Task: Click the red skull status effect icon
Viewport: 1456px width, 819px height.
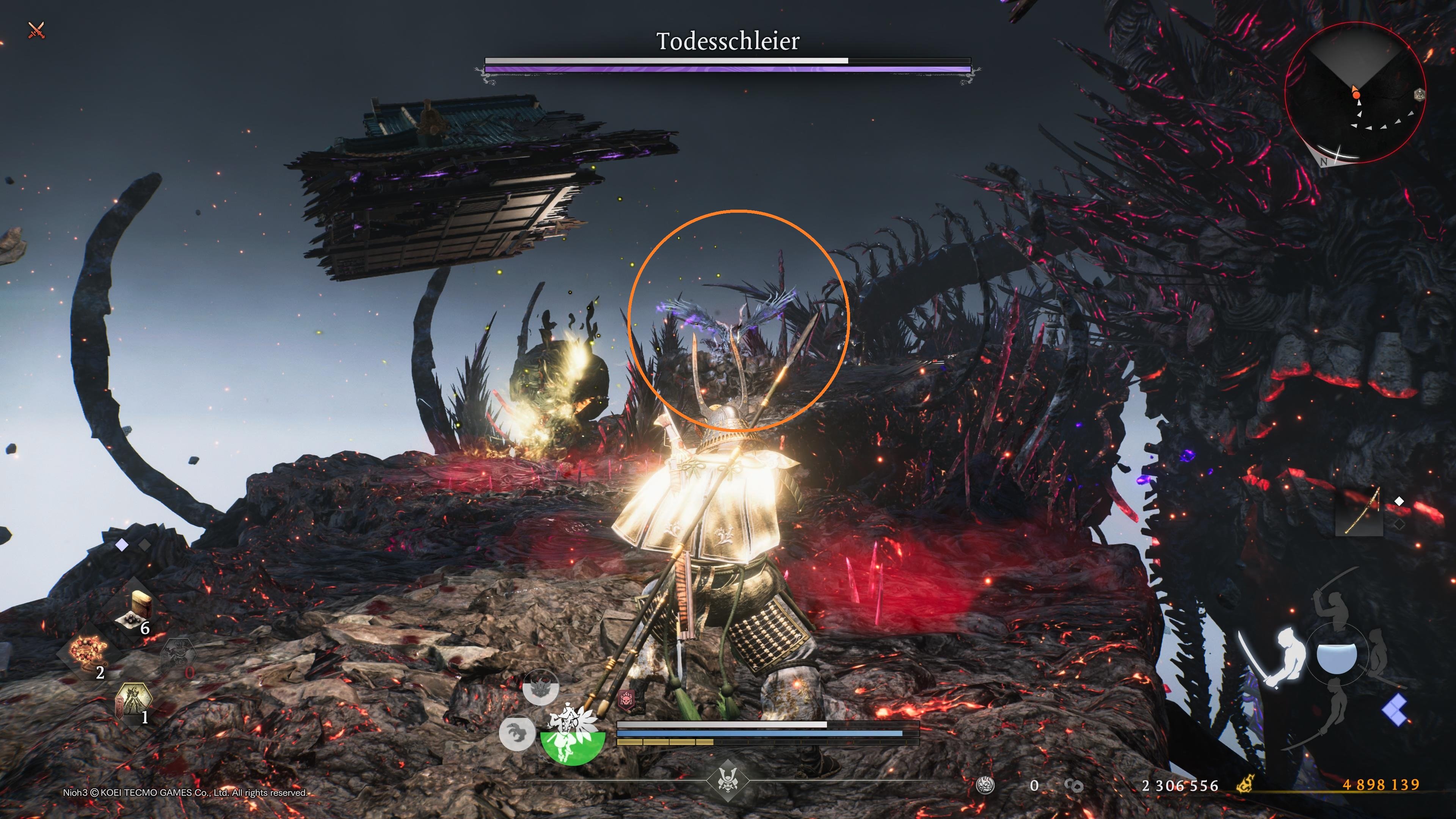Action: [626, 700]
